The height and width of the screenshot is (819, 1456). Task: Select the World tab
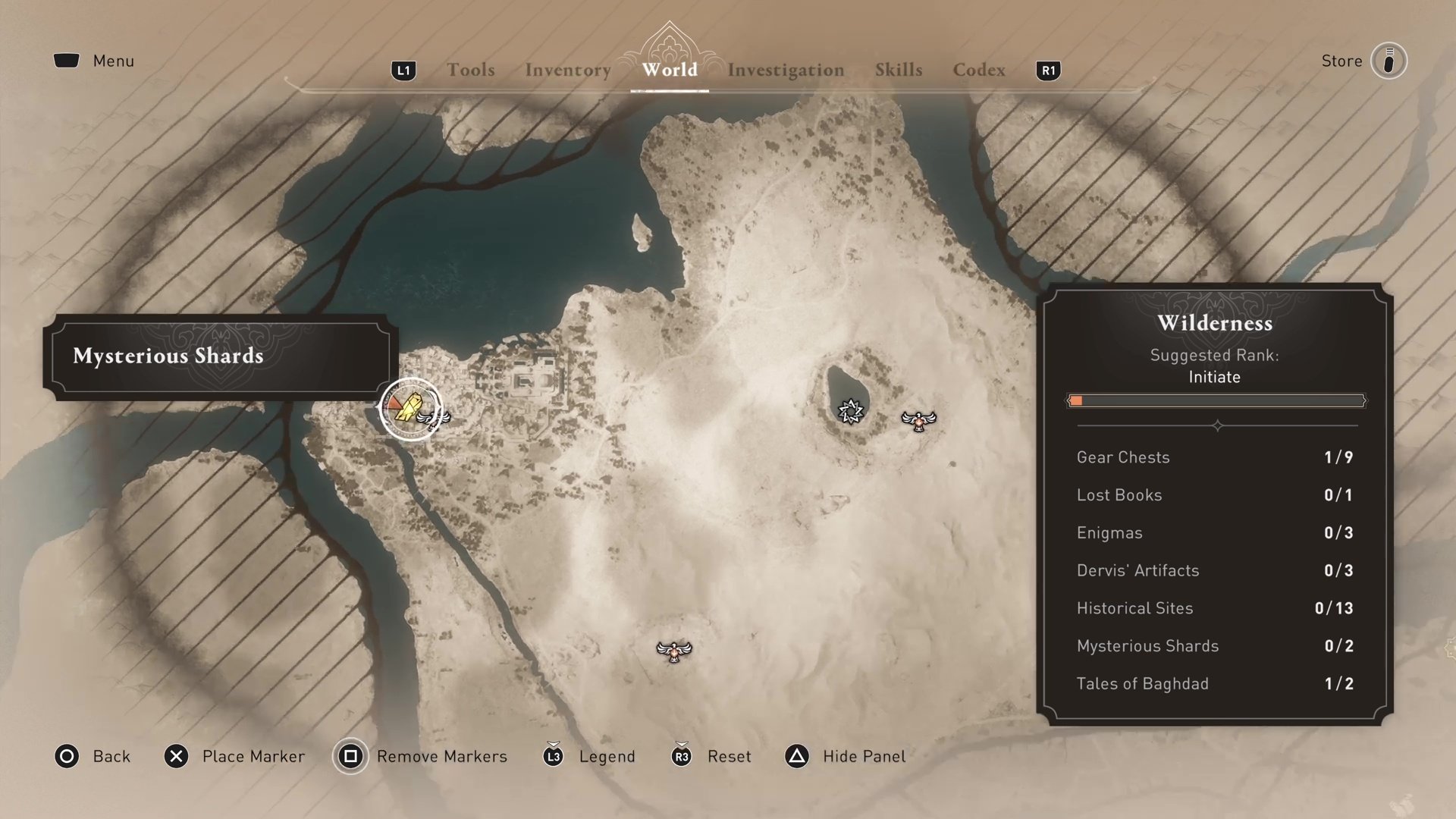coord(669,70)
